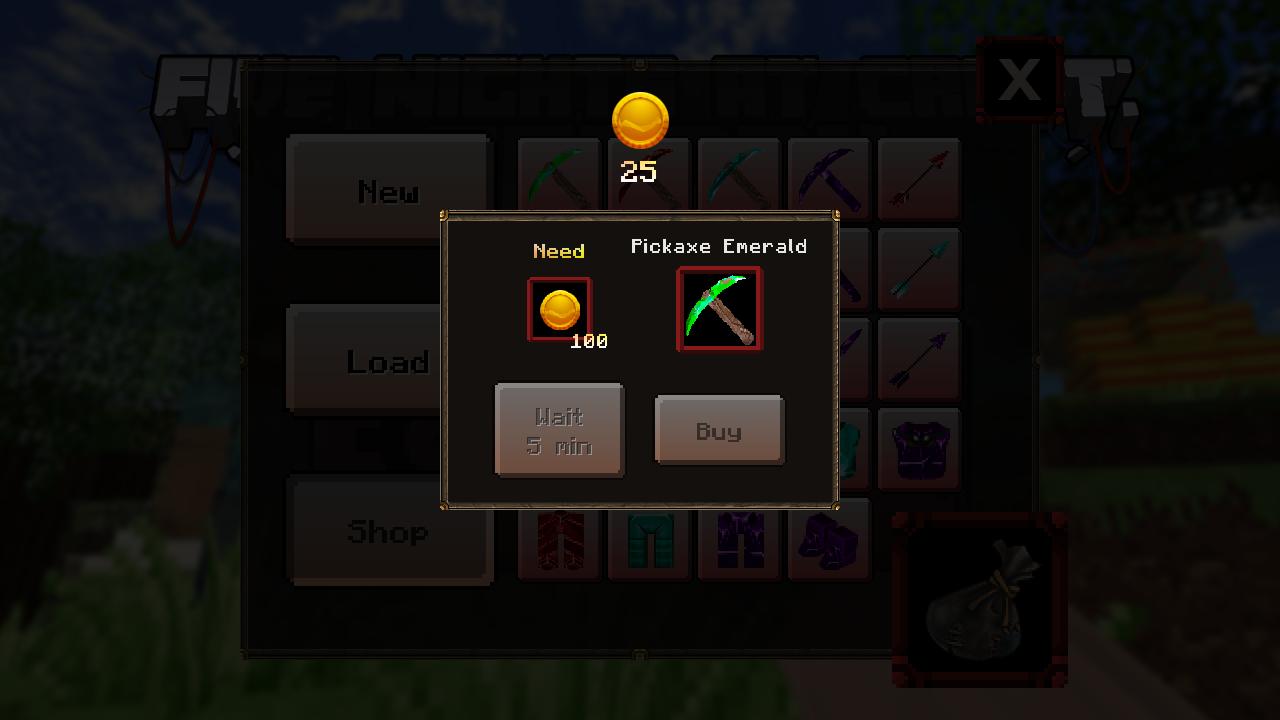The image size is (1280, 720).
Task: Select the dark purple arrow shop item
Action: [x=919, y=358]
